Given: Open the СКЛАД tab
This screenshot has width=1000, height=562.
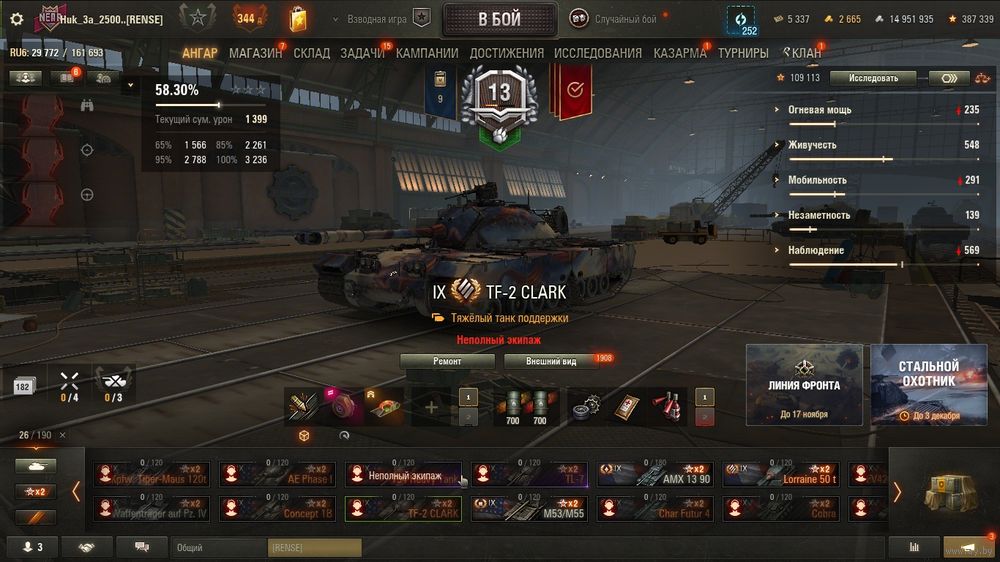Looking at the screenshot, I should point(311,53).
